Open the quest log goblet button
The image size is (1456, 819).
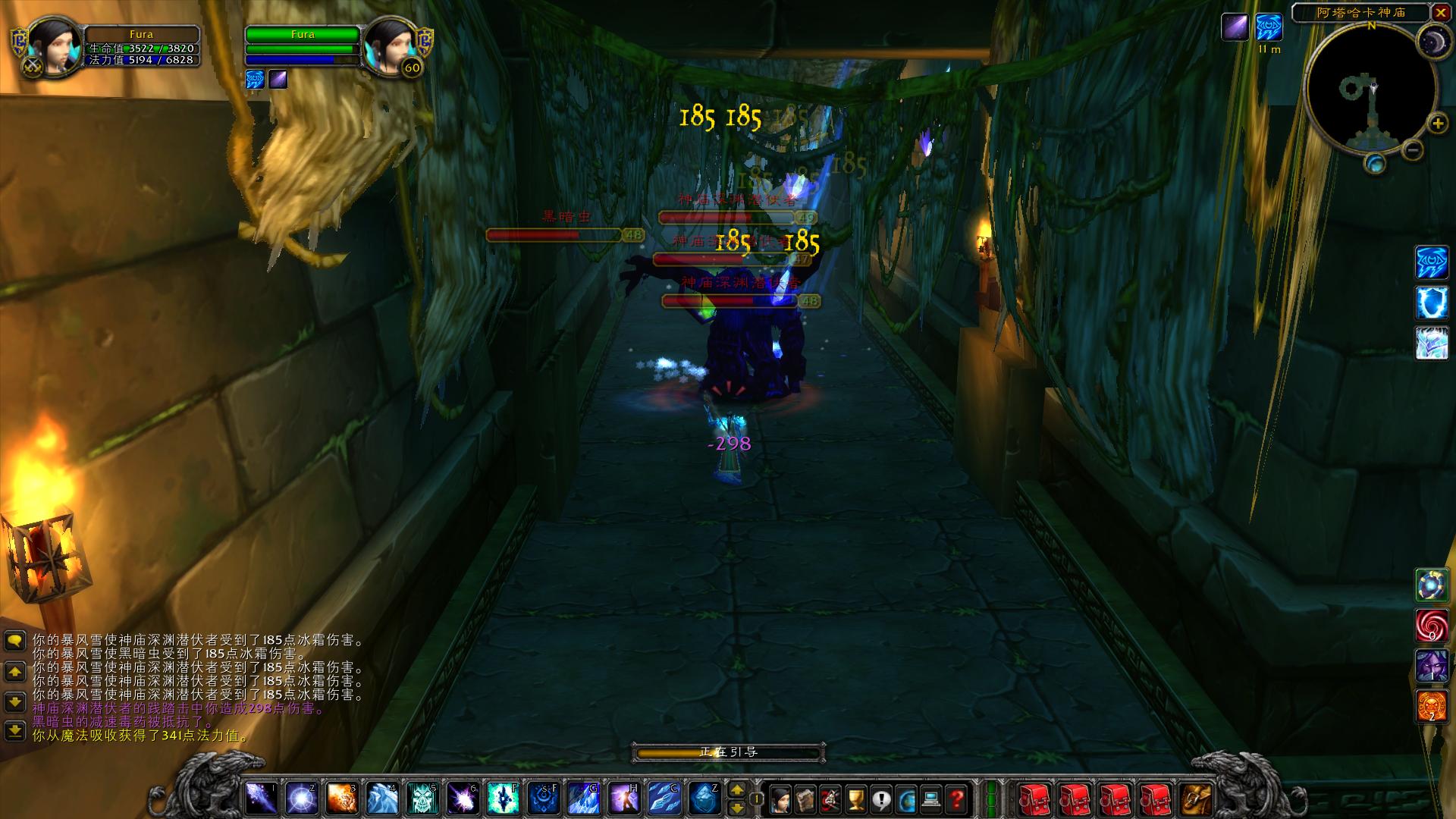tap(855, 799)
